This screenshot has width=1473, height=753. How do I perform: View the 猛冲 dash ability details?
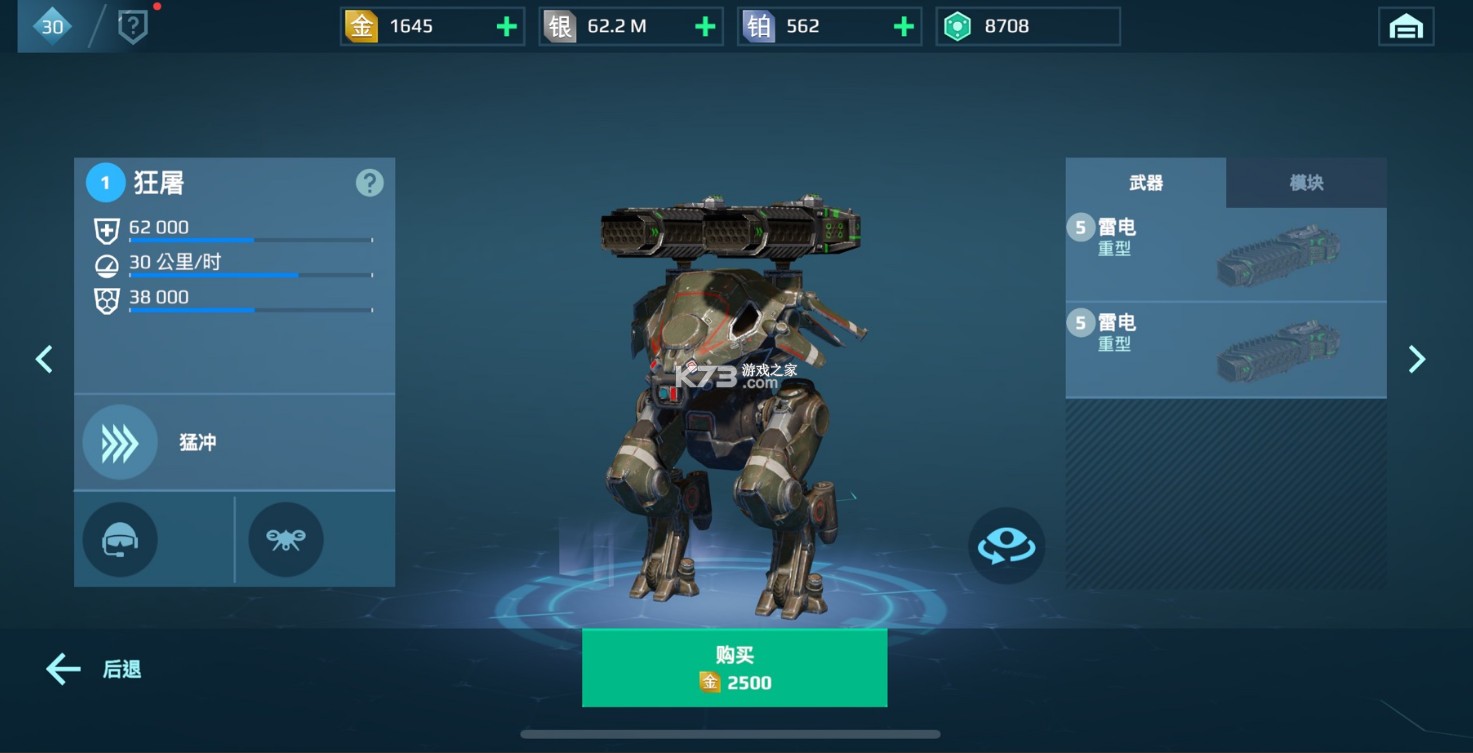click(x=120, y=442)
